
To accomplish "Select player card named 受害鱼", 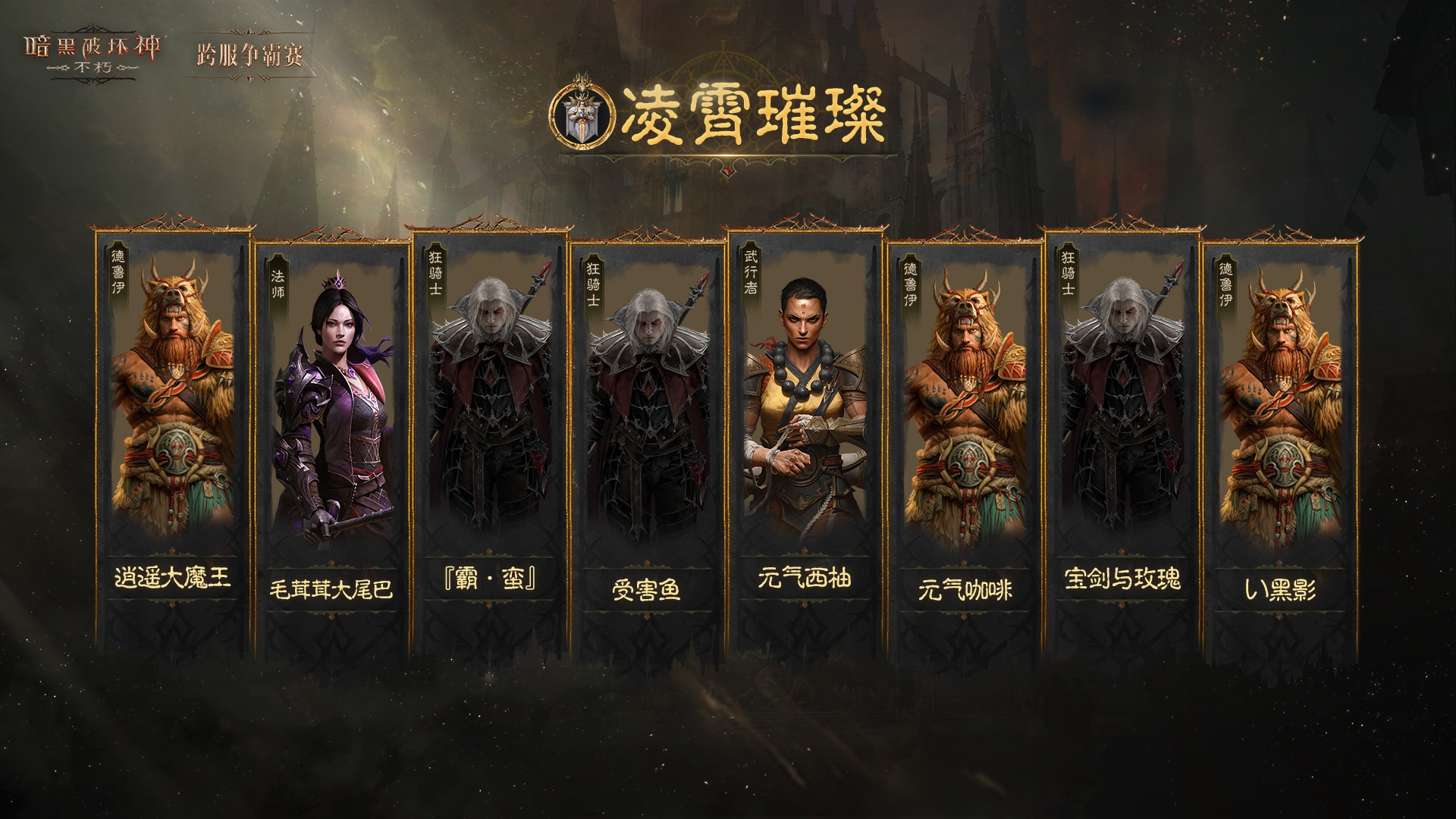I will [647, 447].
